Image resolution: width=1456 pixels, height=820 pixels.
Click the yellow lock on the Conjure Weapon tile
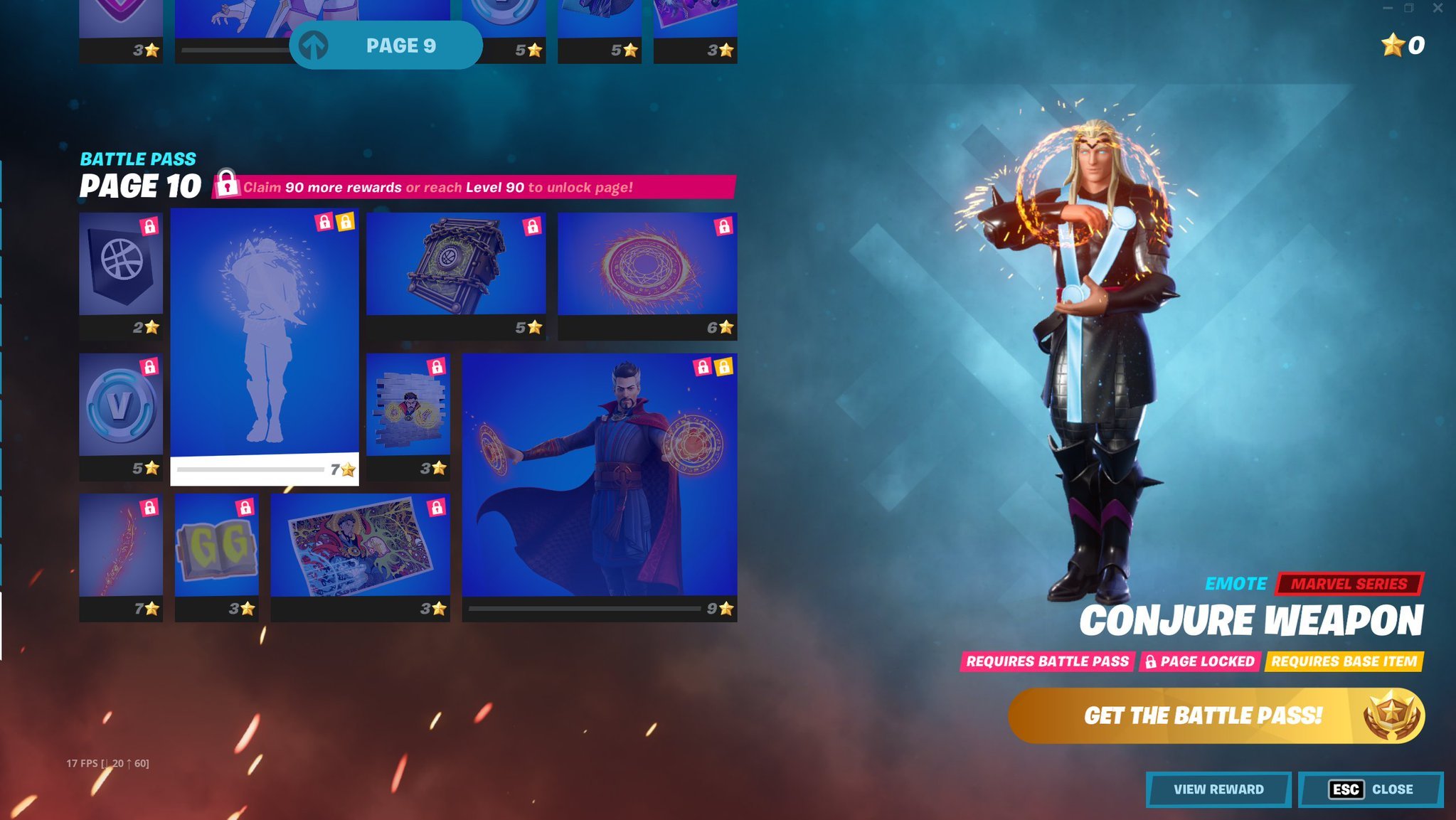click(x=346, y=223)
